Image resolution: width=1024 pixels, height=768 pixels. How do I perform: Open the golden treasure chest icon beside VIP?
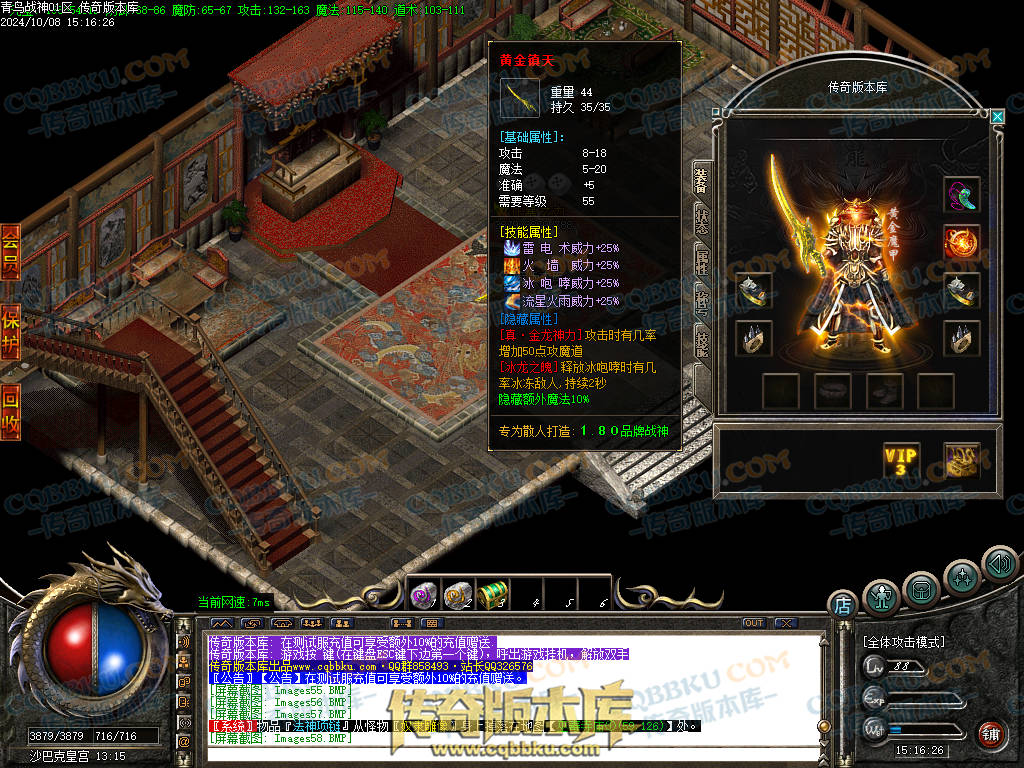tap(962, 461)
